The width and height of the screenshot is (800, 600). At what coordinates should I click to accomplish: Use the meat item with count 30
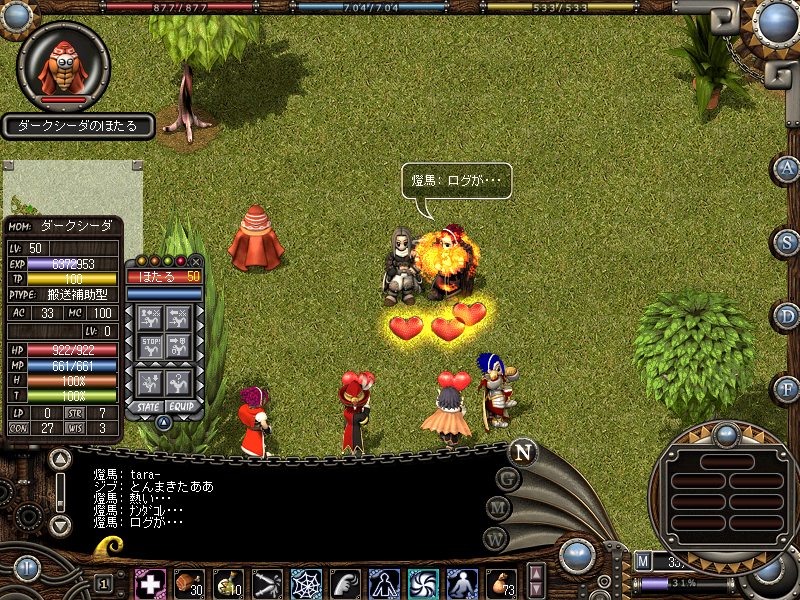coord(189,583)
